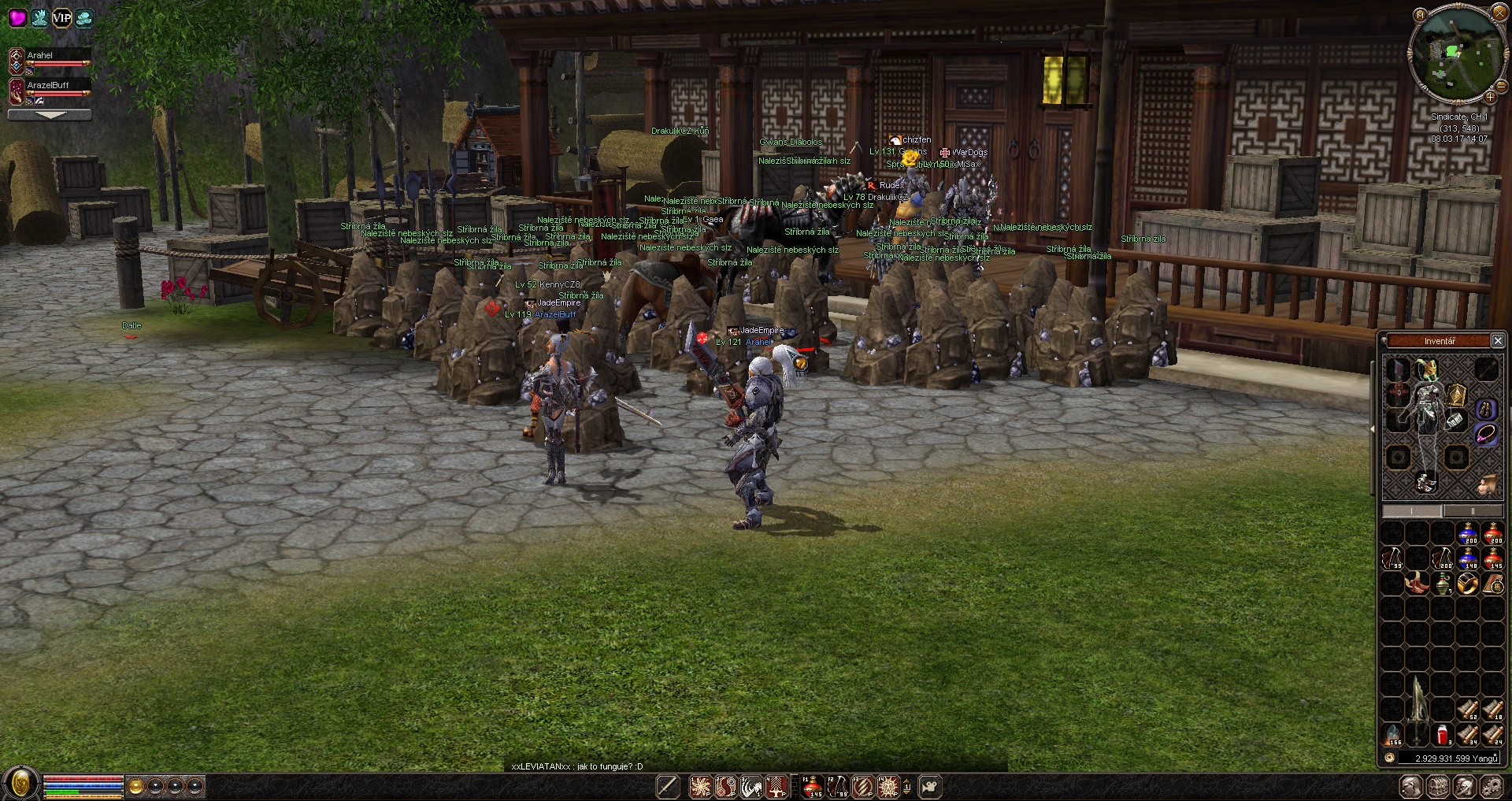Click the VIP status icon

click(61, 17)
